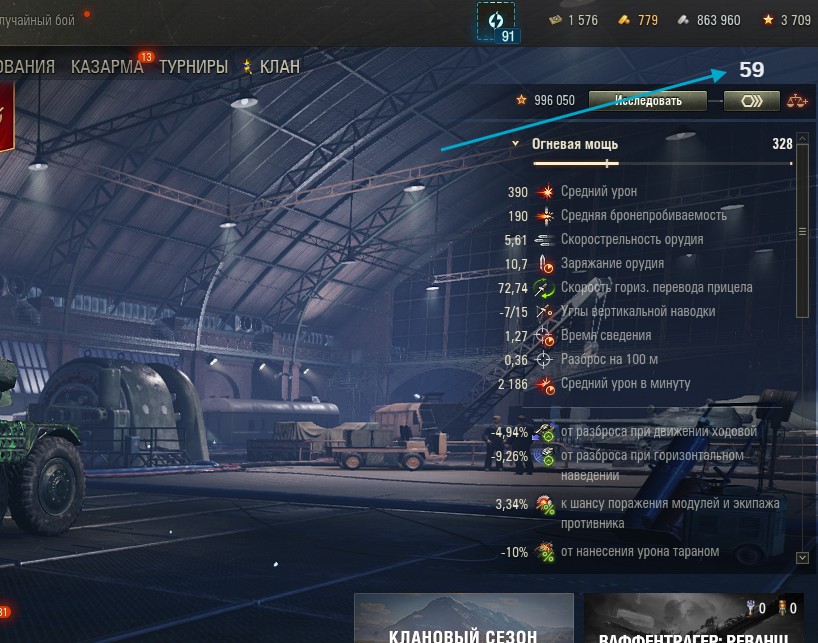Add vehicle to comparison via scales icon

pos(796,100)
